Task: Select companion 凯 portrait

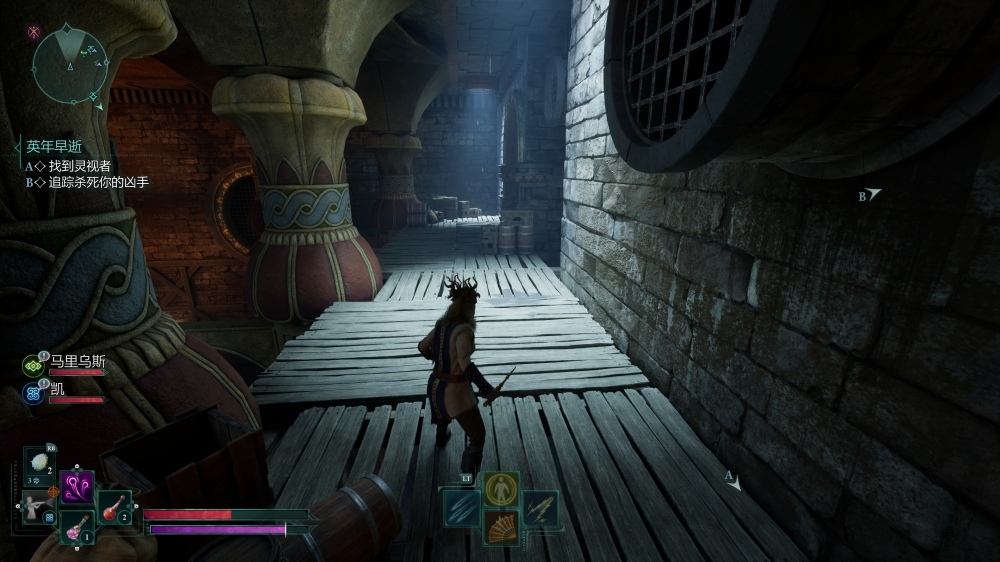Action: point(33,392)
